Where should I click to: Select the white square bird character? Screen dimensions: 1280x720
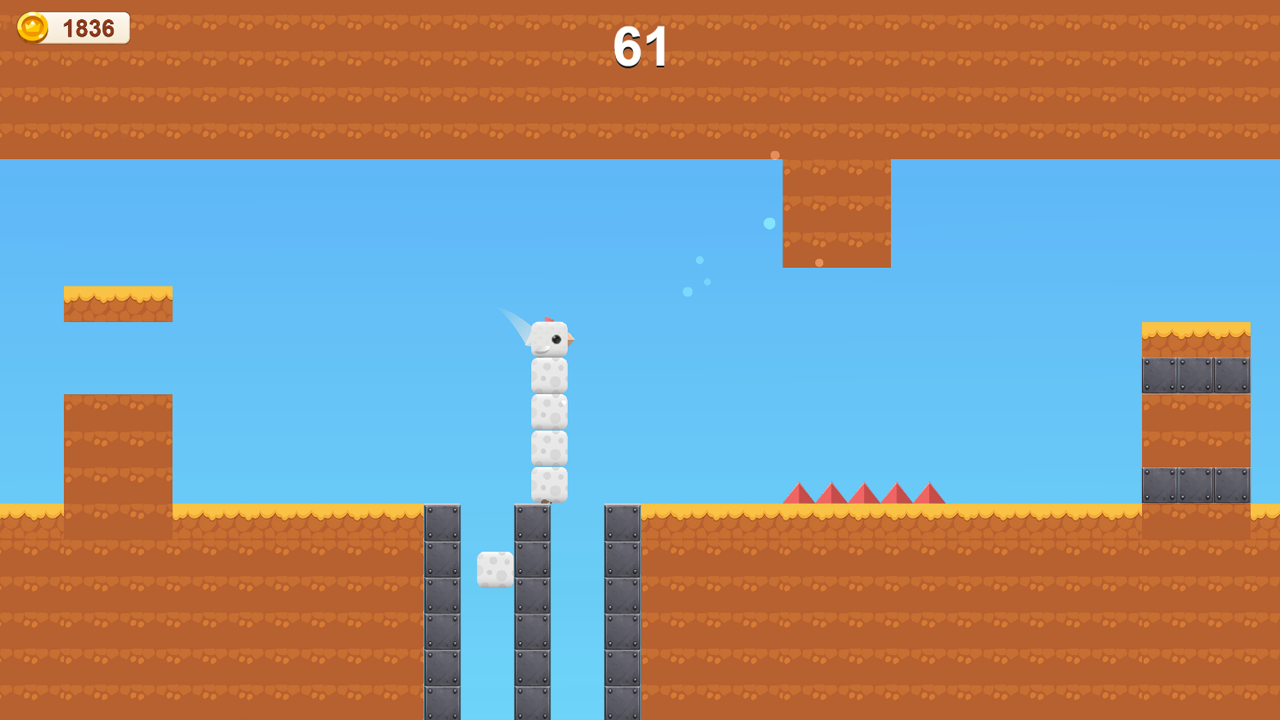pyautogui.click(x=551, y=337)
